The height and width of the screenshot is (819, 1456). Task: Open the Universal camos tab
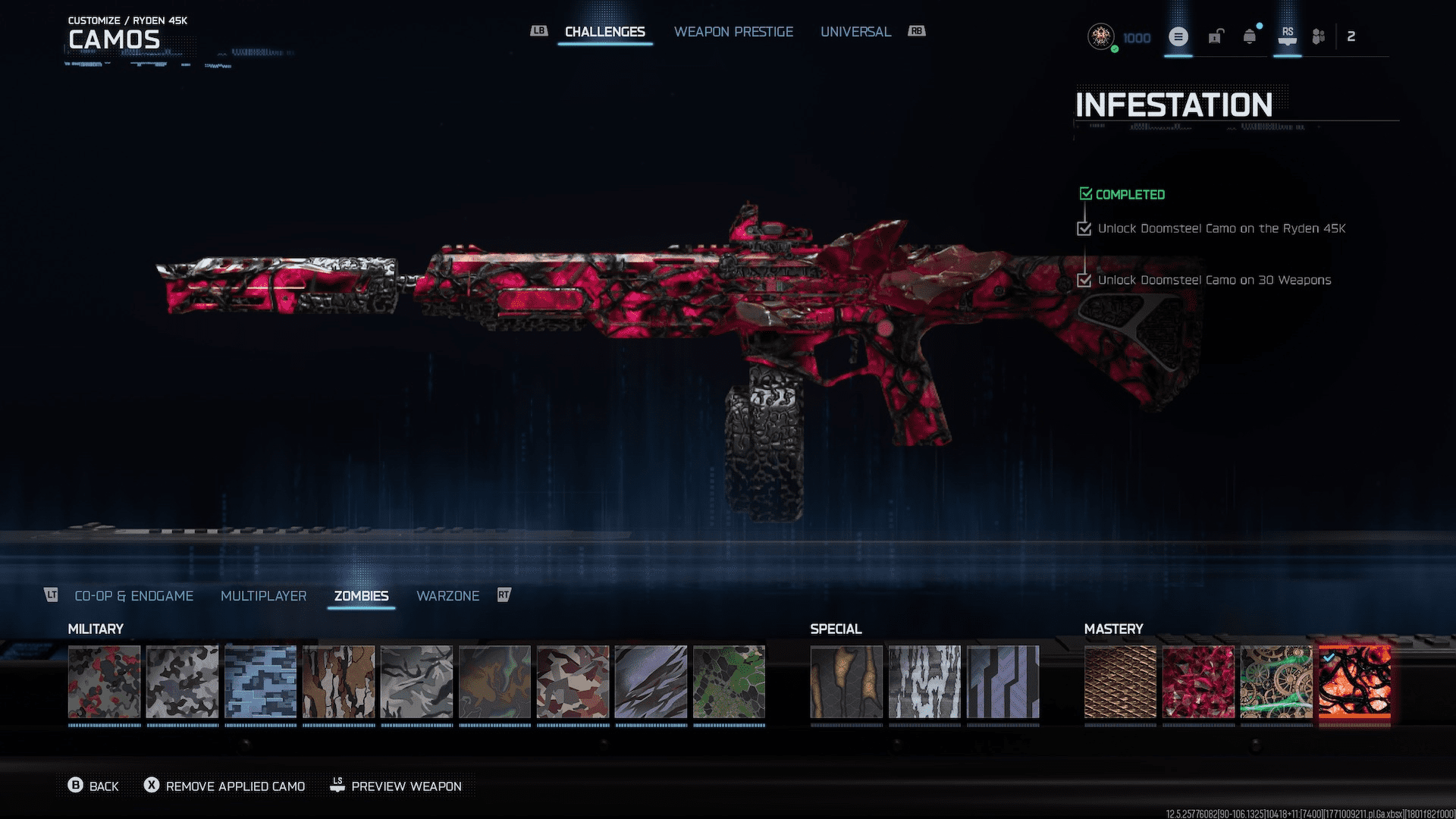855,32
